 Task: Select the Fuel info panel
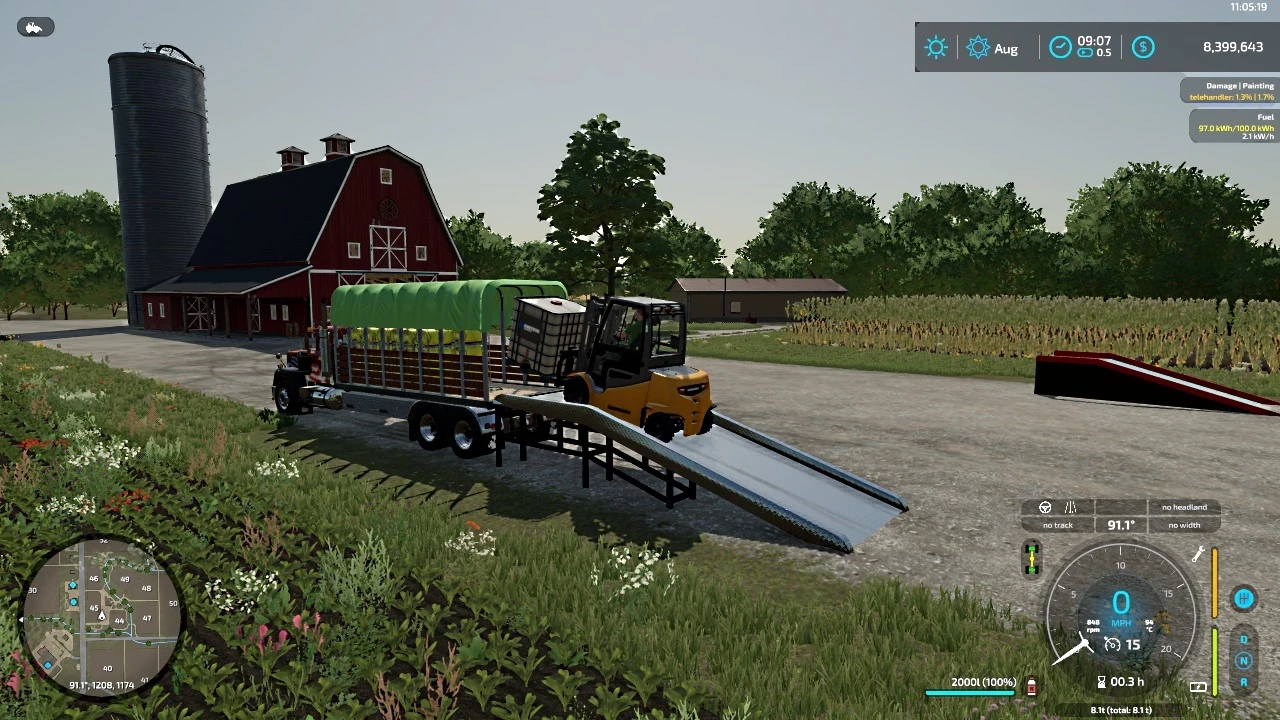click(x=1234, y=126)
